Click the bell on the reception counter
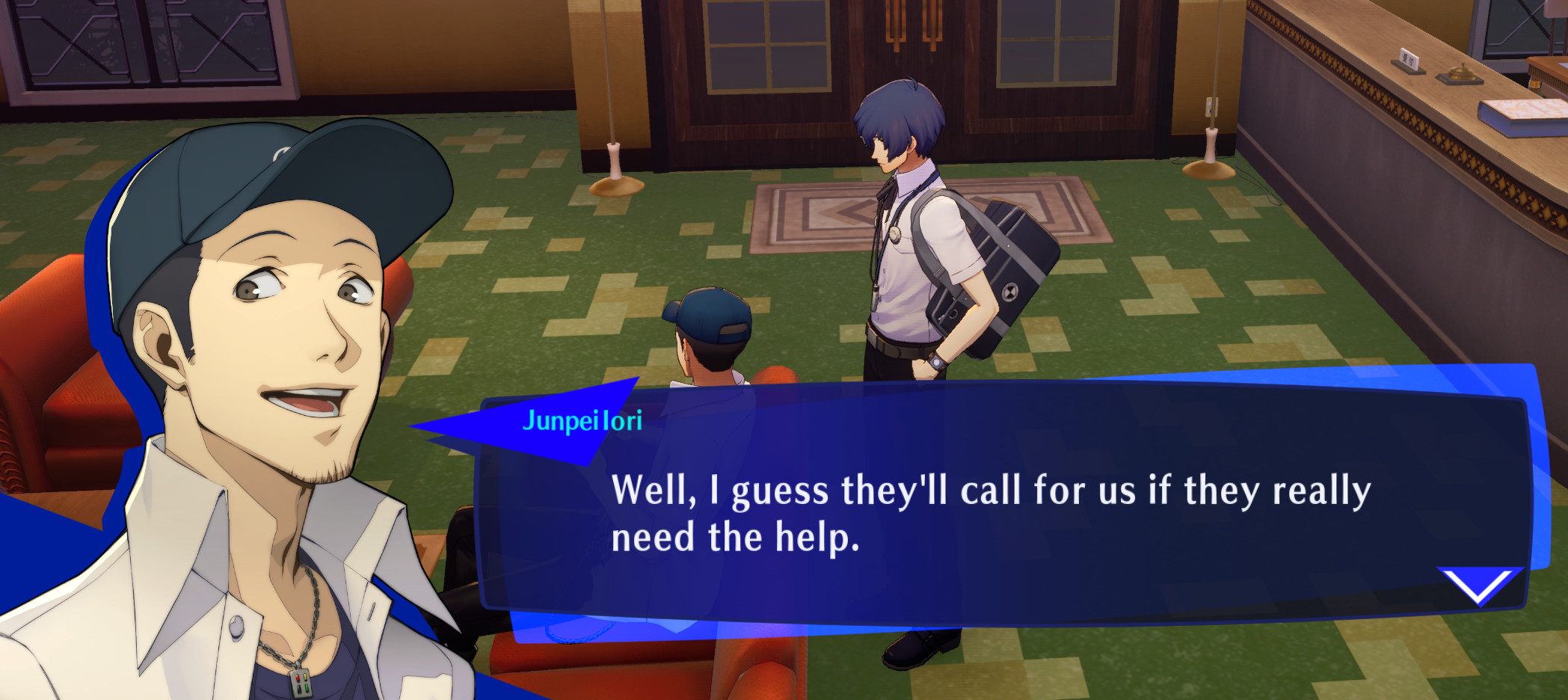The image size is (1568, 700). 1462,73
